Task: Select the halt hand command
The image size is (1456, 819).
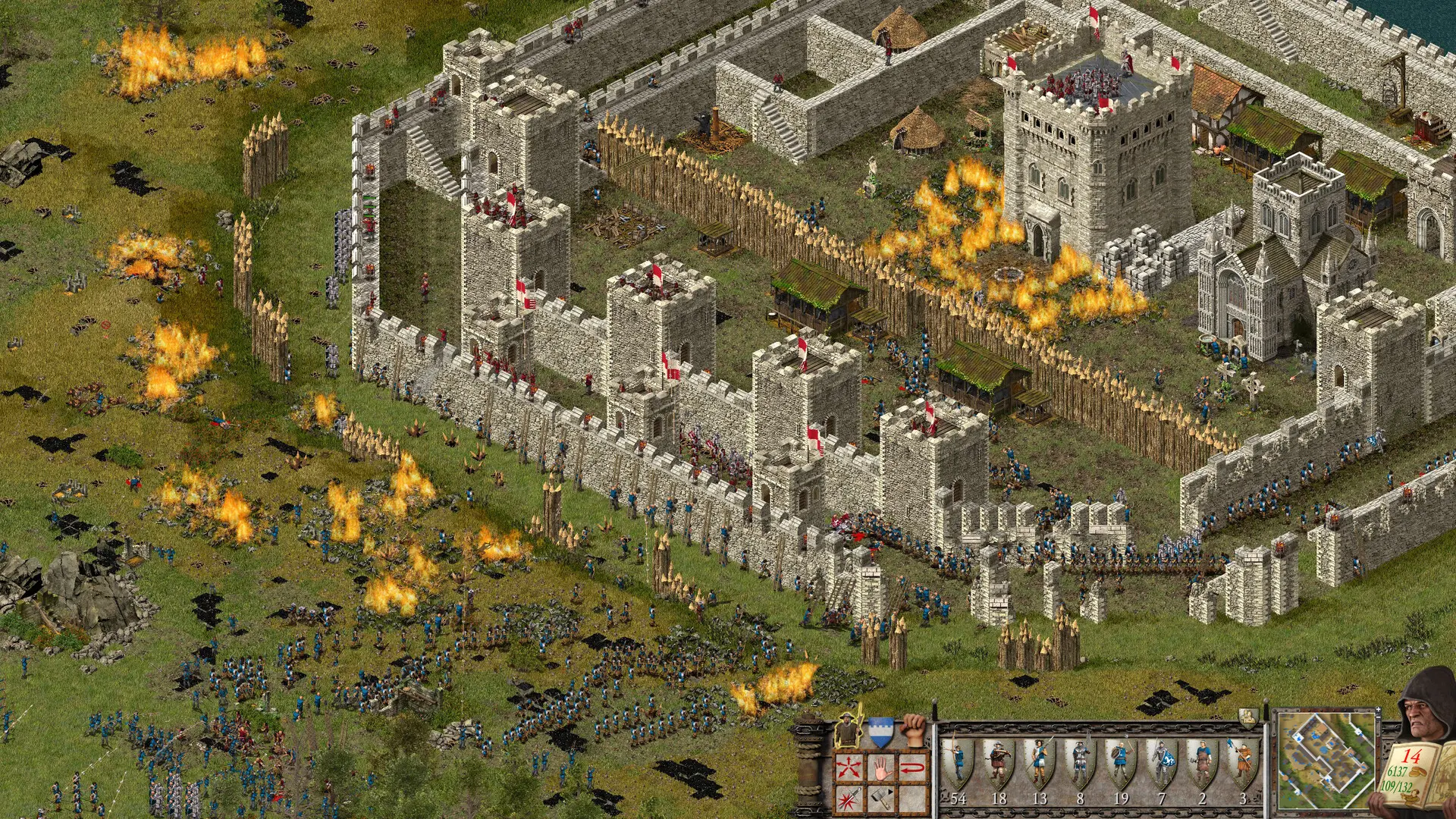Action: (x=880, y=767)
